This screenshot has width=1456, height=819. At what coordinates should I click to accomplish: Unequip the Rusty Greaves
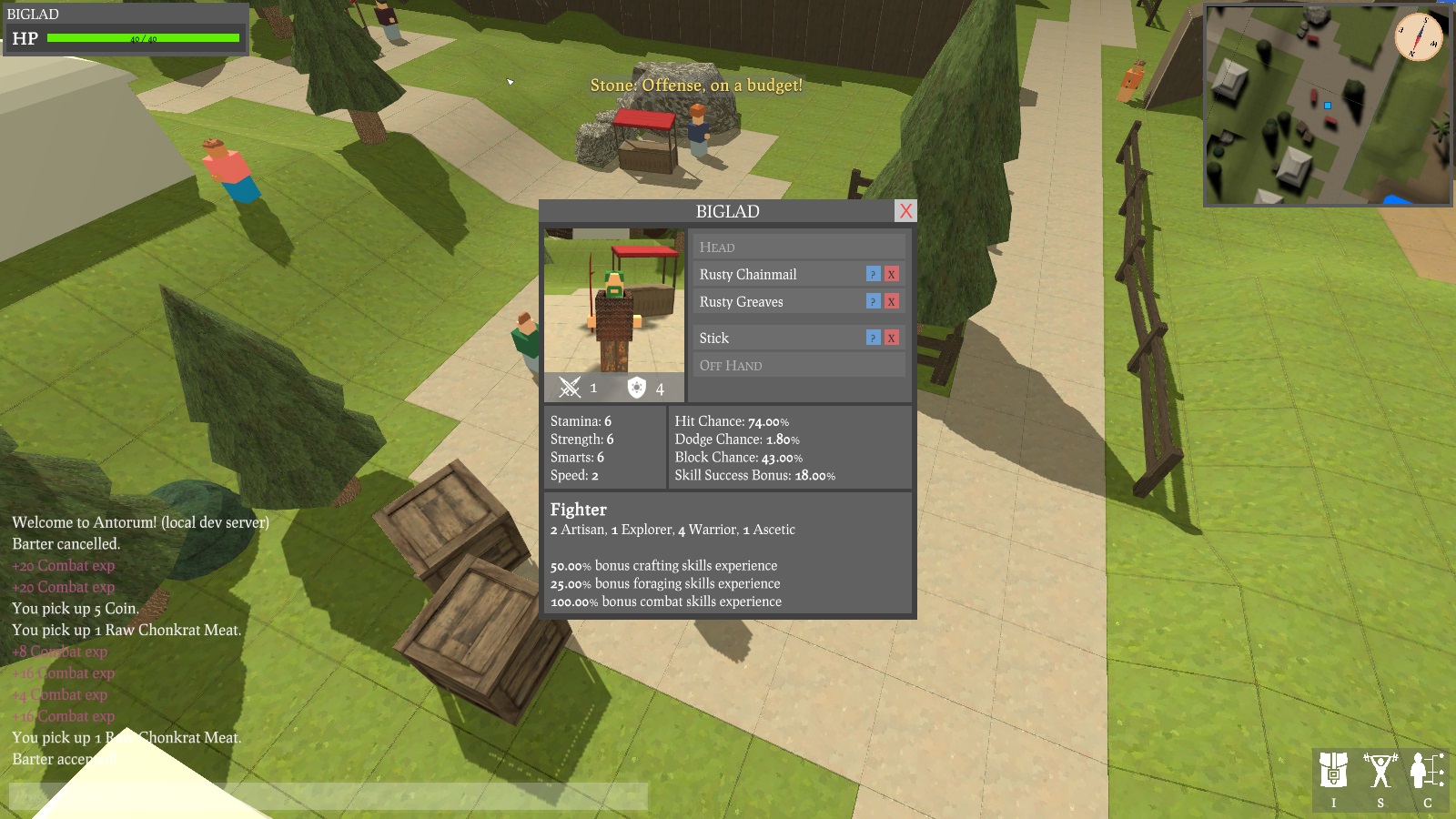(x=892, y=301)
